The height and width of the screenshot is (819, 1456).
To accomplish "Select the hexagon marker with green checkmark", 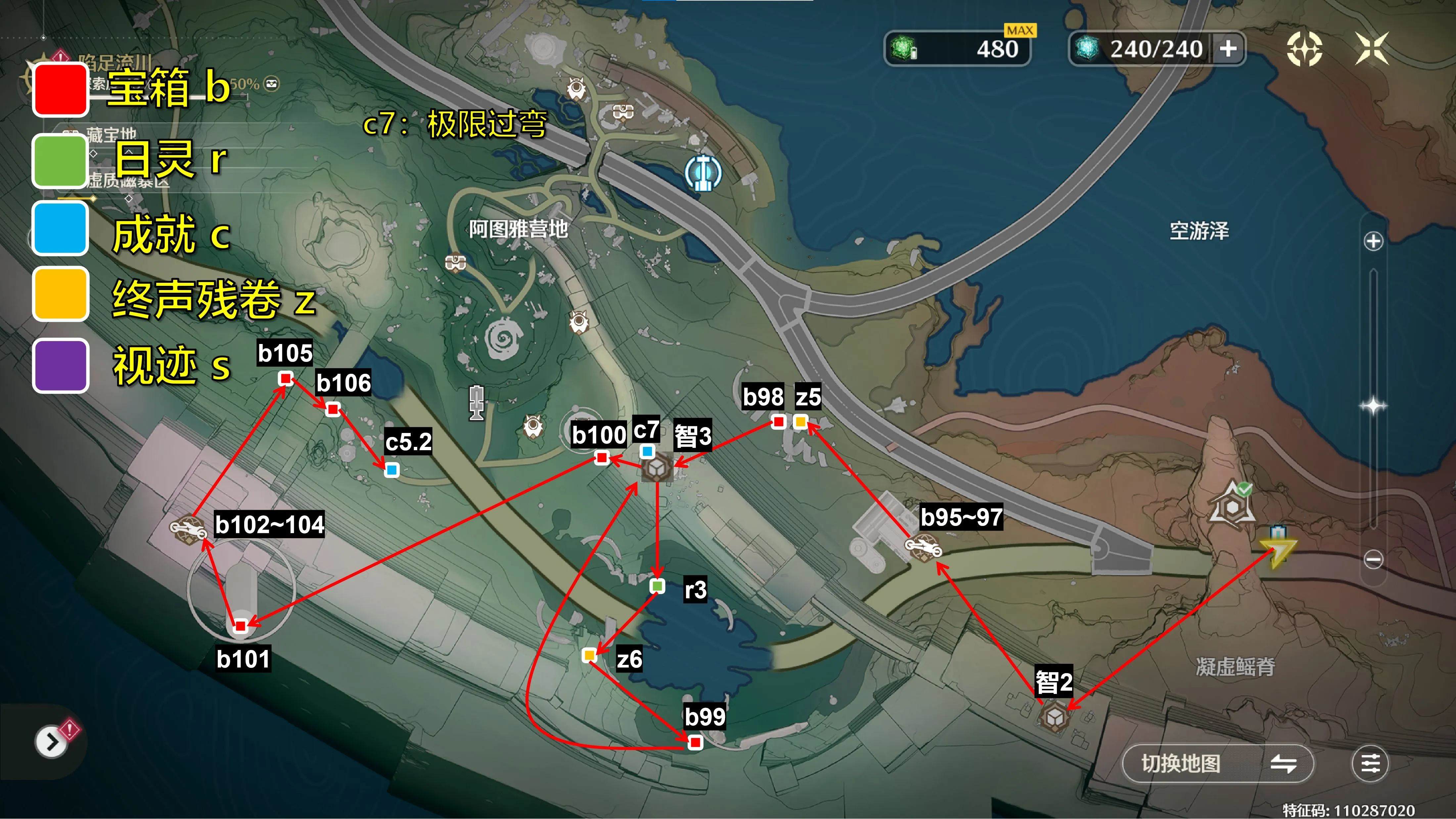I will (1232, 504).
